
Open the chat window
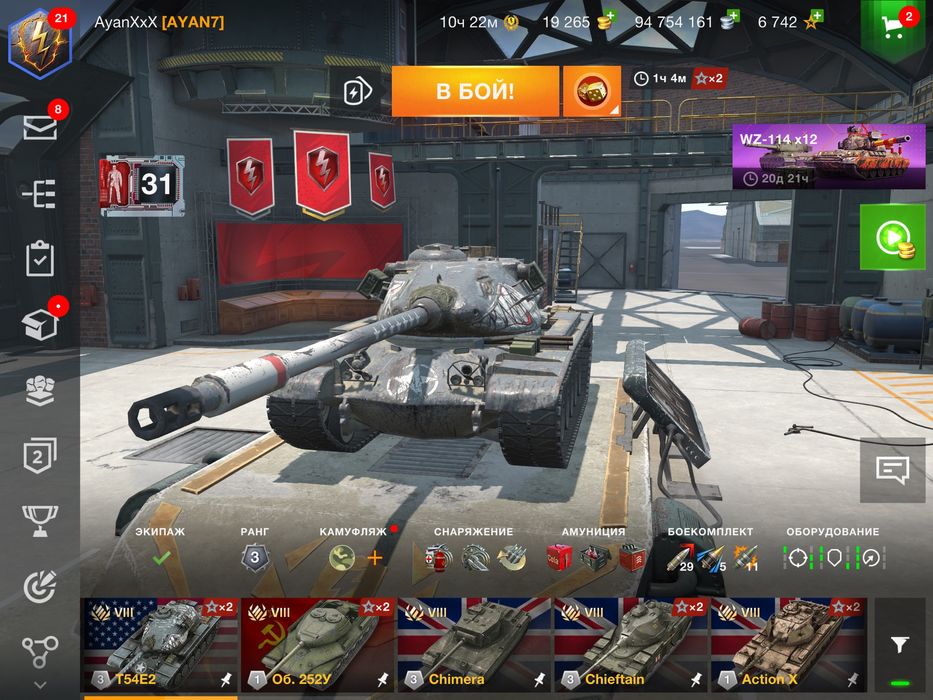click(x=892, y=469)
